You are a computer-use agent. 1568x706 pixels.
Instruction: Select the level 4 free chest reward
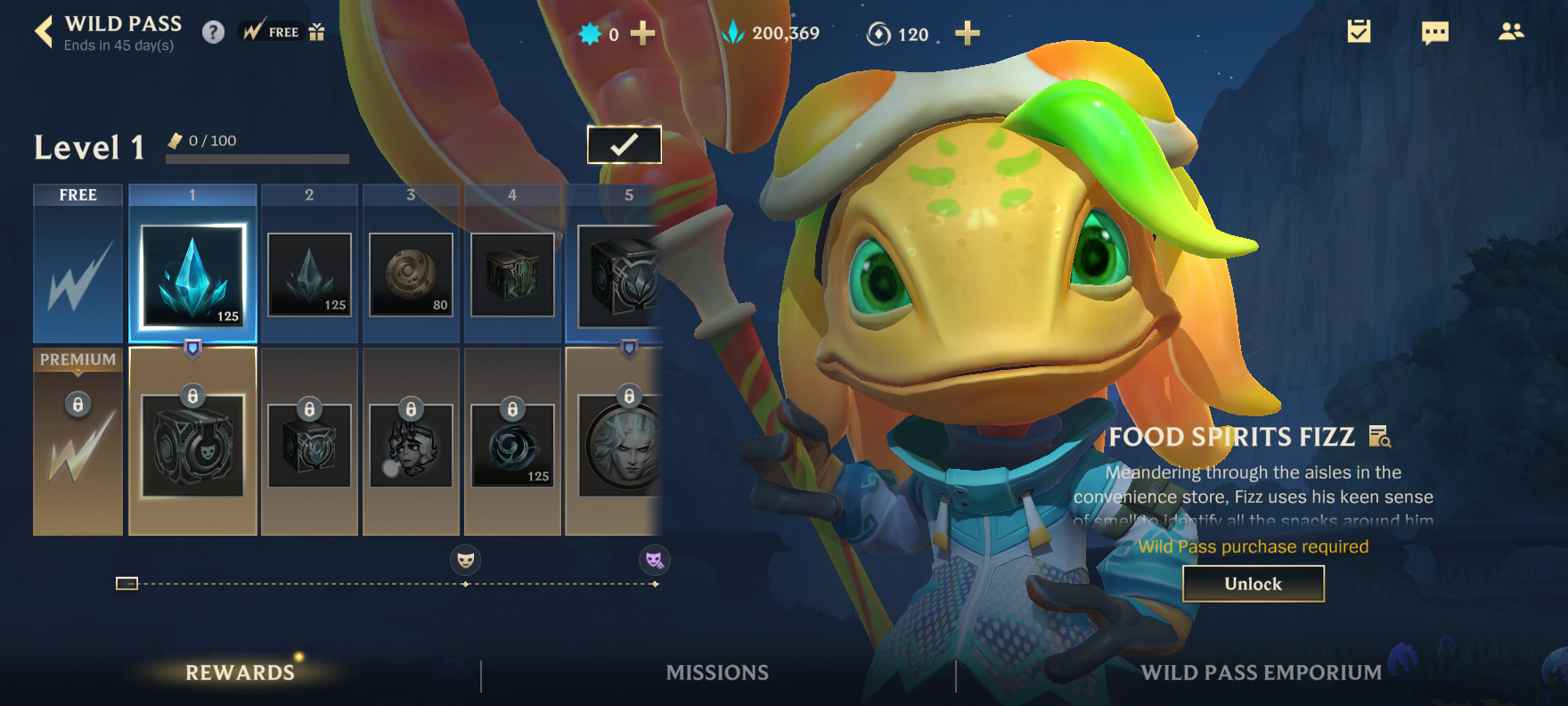pos(512,275)
